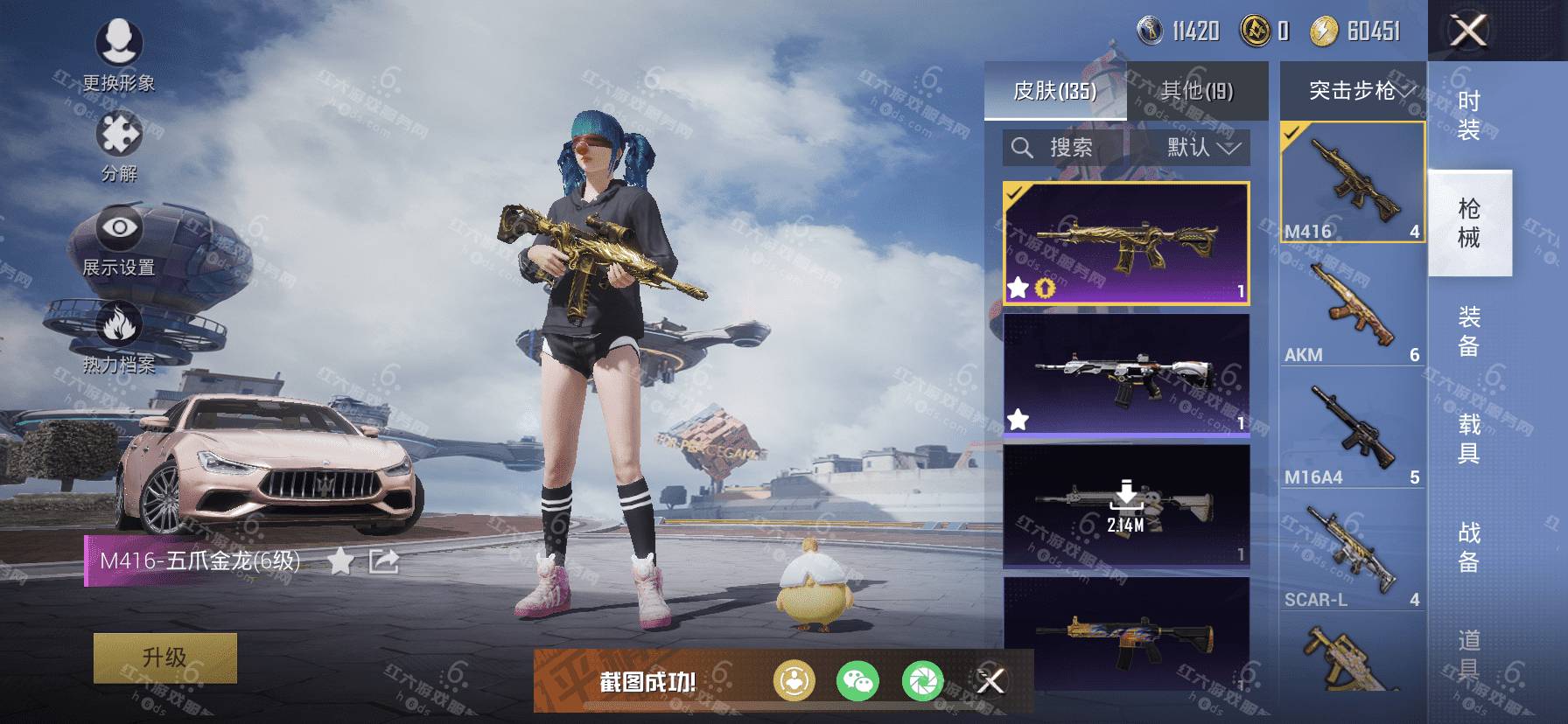Screen dimensions: 1568x724
Task: Switch to the 时装 outfits category
Action: (x=1469, y=115)
